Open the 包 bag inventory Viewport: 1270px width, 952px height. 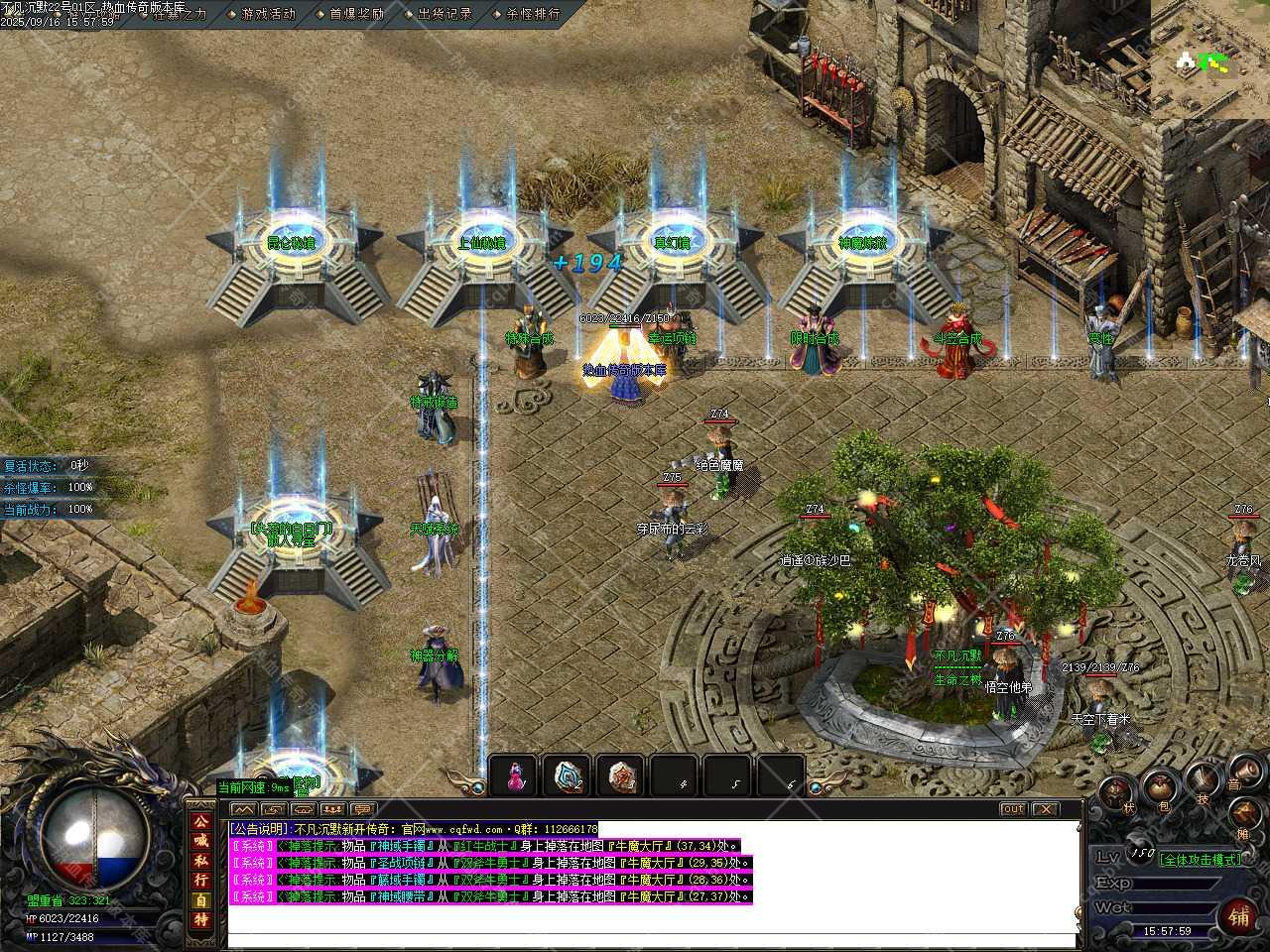1159,790
